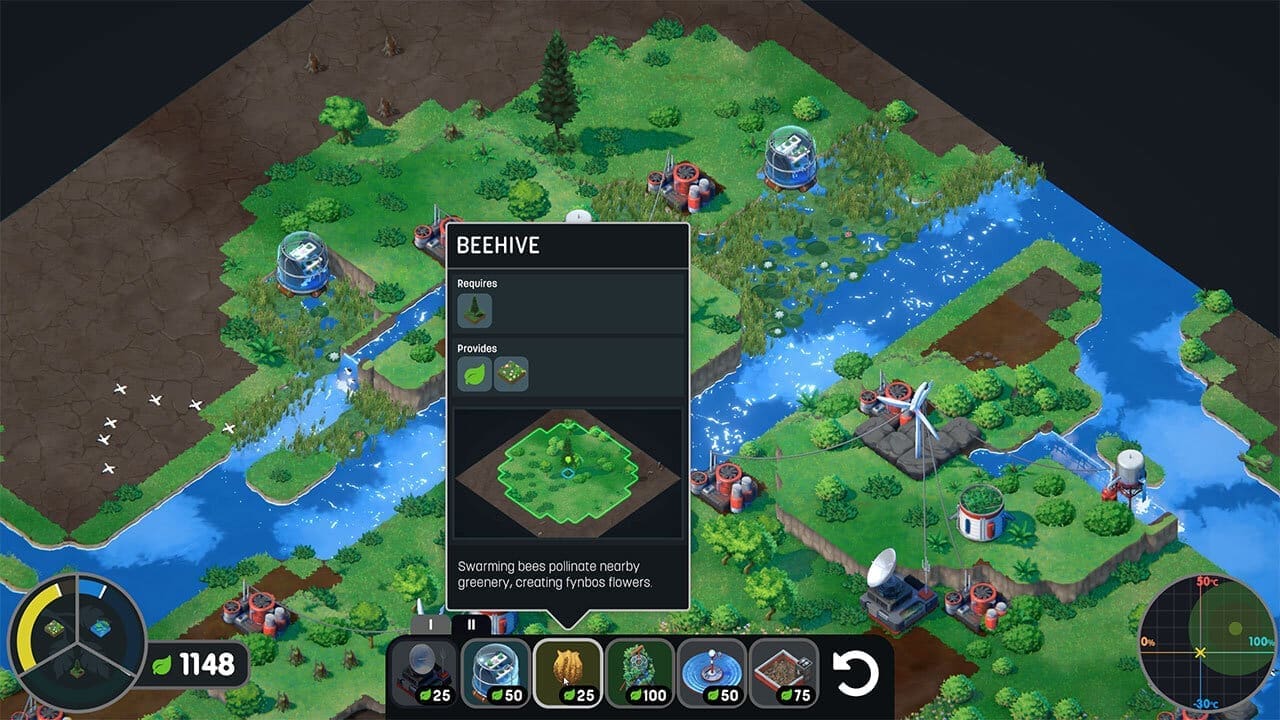The image size is (1280, 720).
Task: Click the yellow progress arc on the radial gauge
Action: point(27,627)
